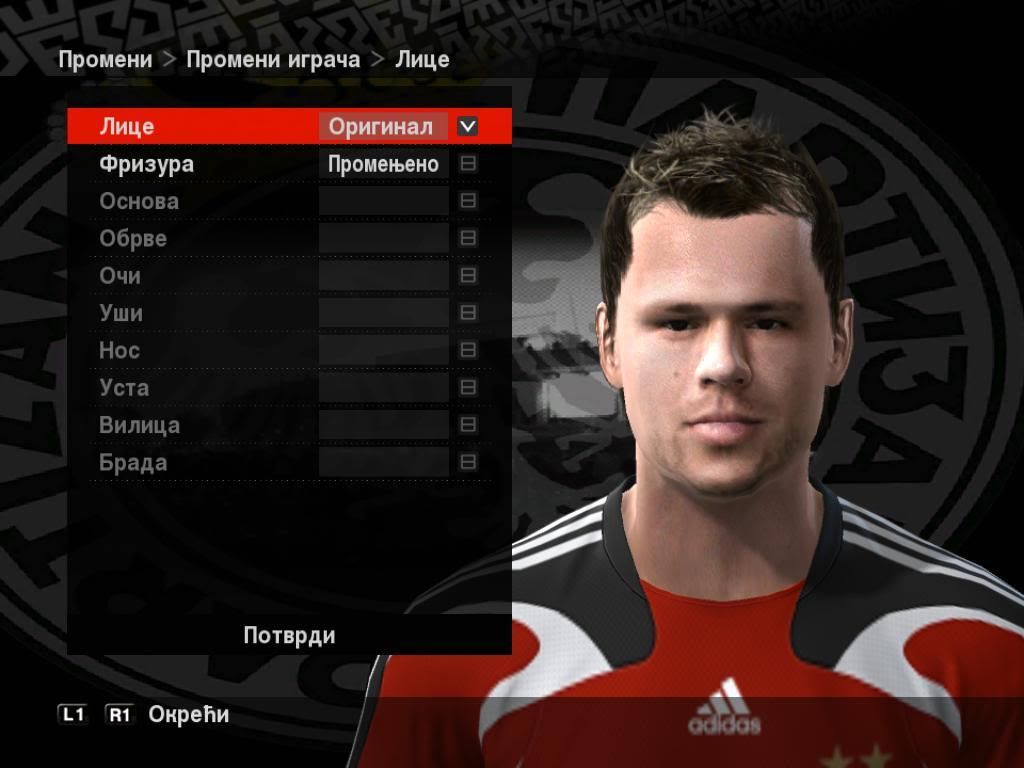
Task: Choose the Вилица menu entry
Action: [140, 425]
